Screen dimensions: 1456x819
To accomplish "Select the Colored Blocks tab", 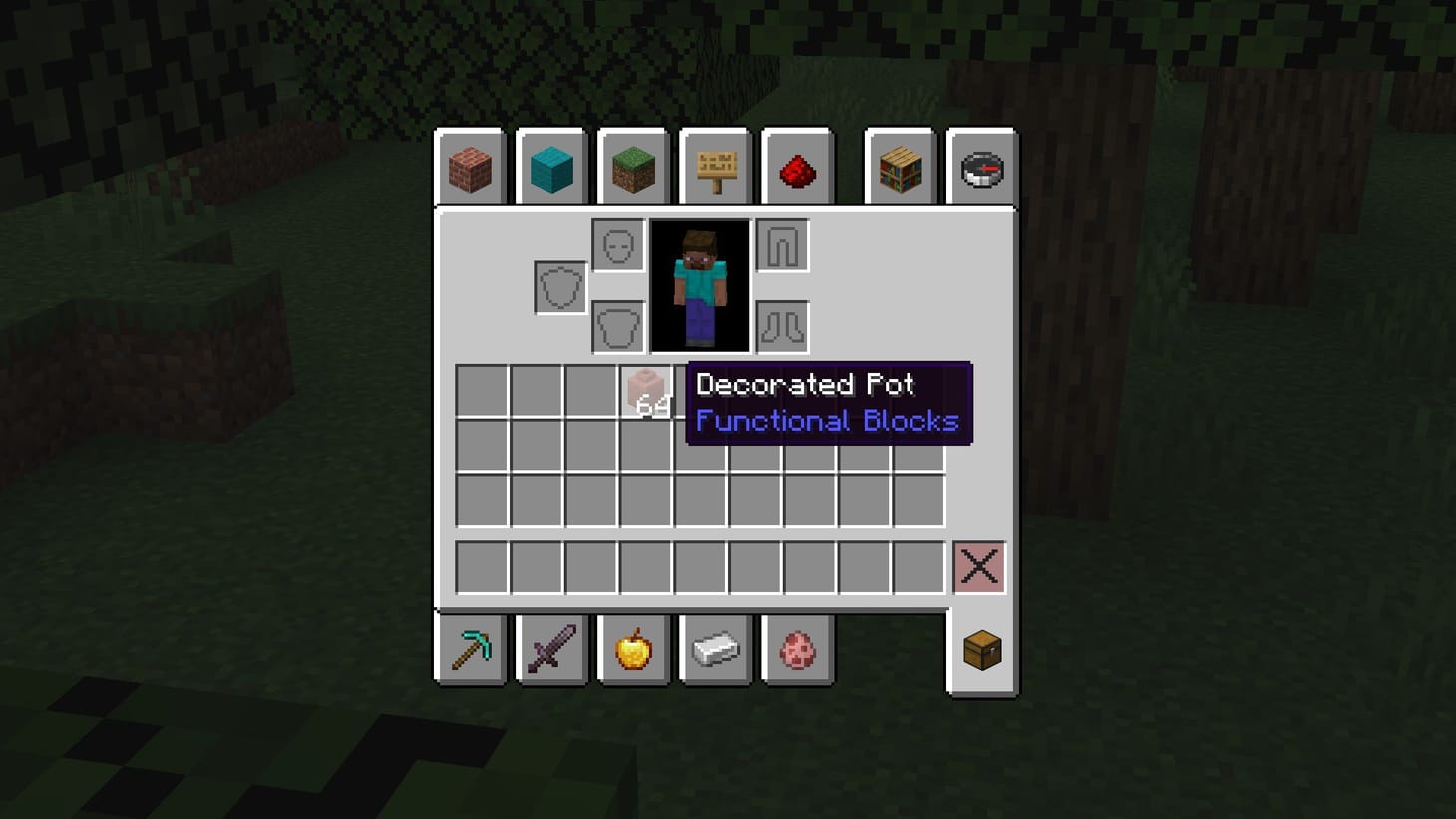I will [552, 168].
